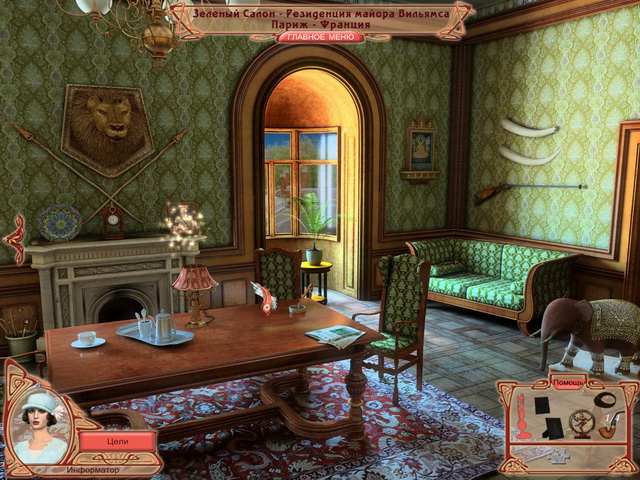Show objectives with the Цели button
640x480 pixels.
(116, 440)
